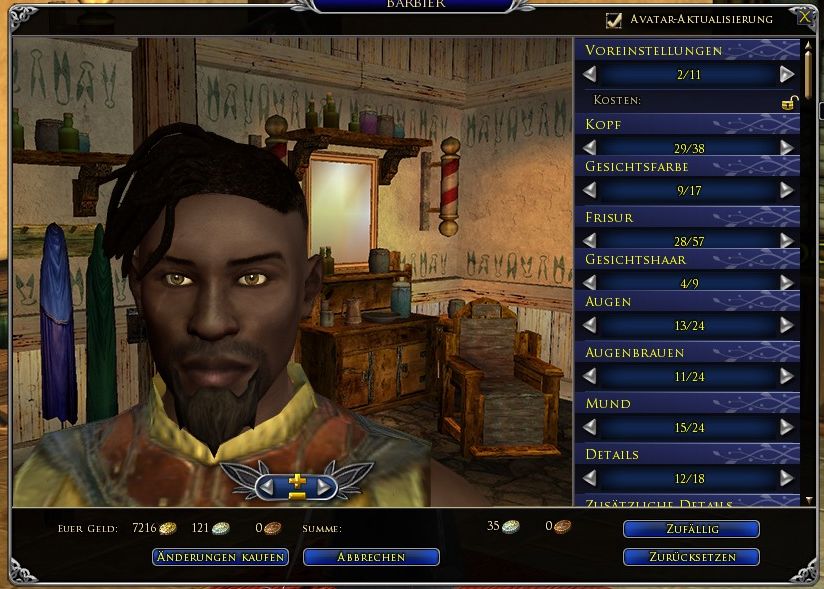
Task: Rotate avatar preview to the right
Action: point(325,486)
